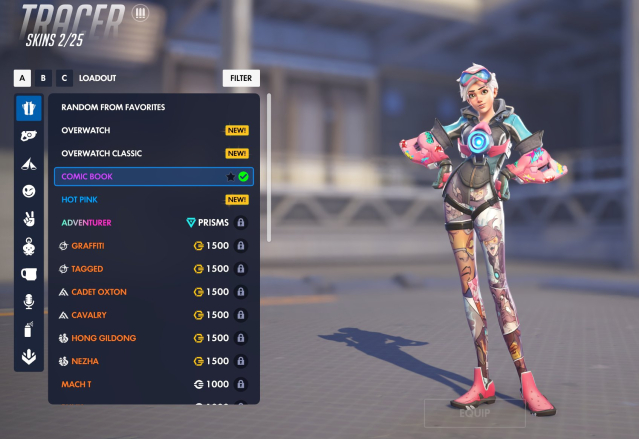The height and width of the screenshot is (439, 639).
Task: Select loadout A tab
Action: [21, 78]
